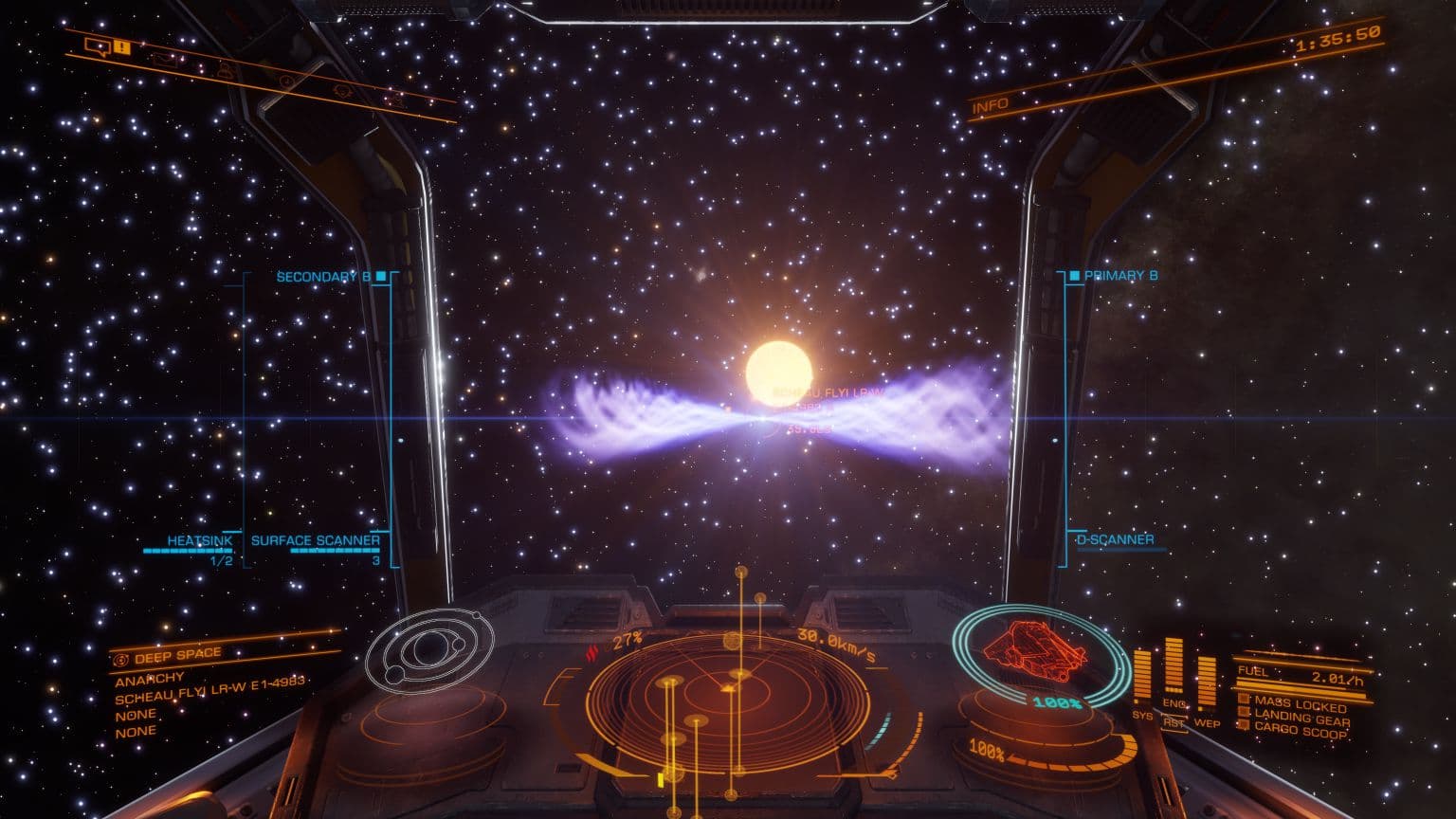Click the Secondary B fire group label
The height and width of the screenshot is (819, 1456).
tap(323, 277)
